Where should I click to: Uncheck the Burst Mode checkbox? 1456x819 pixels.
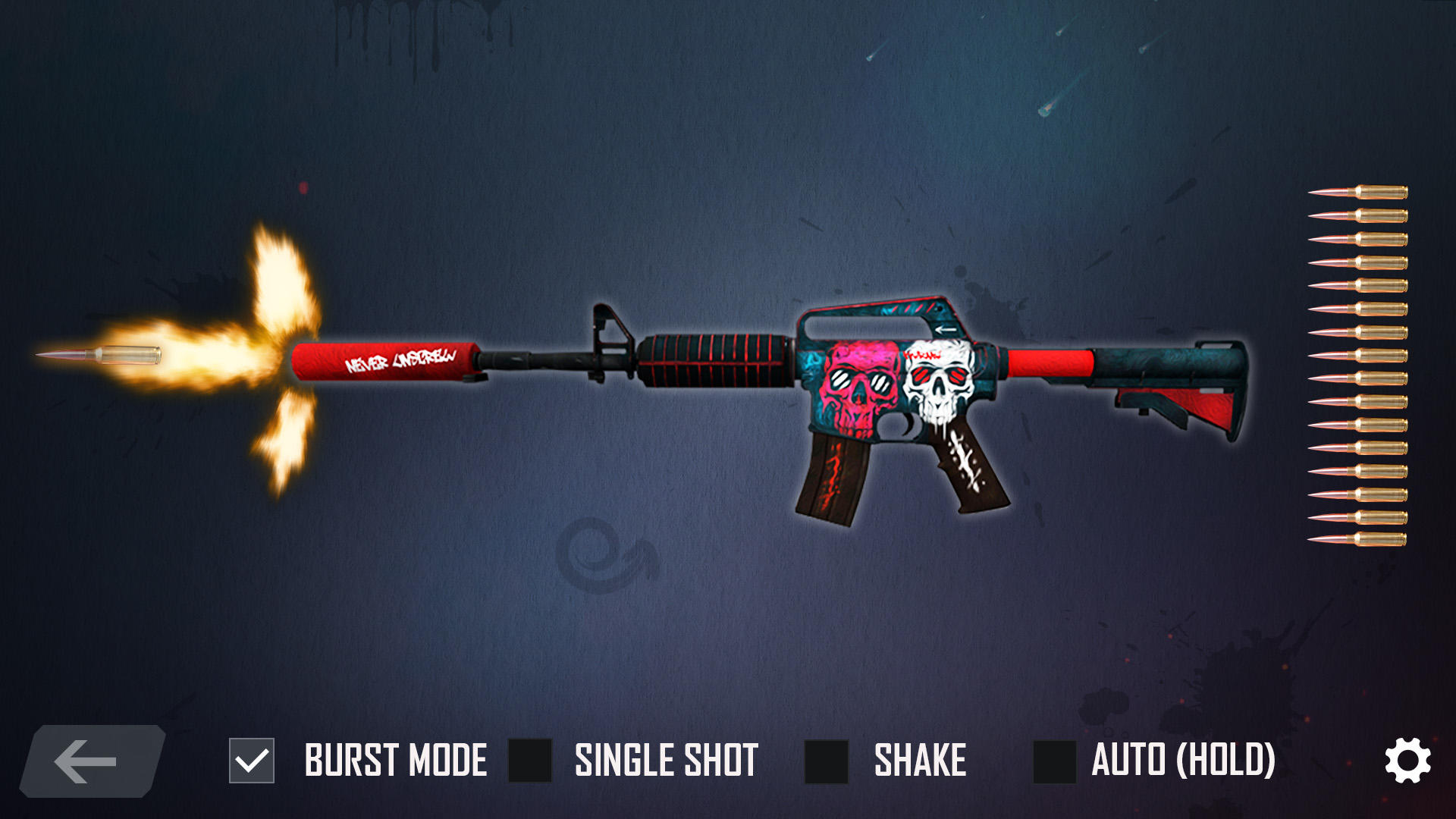(252, 761)
